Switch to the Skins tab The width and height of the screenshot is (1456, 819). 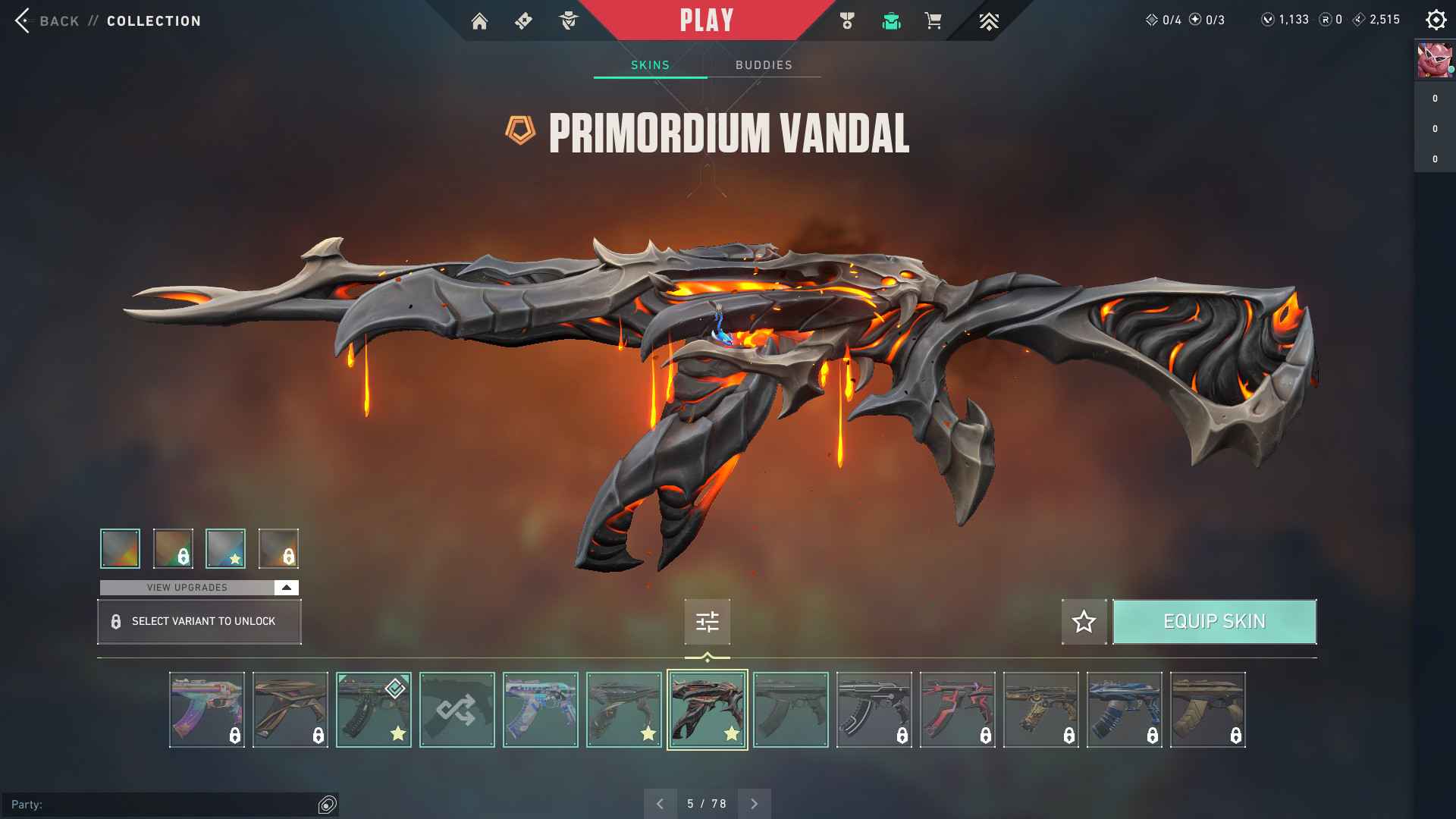[650, 65]
